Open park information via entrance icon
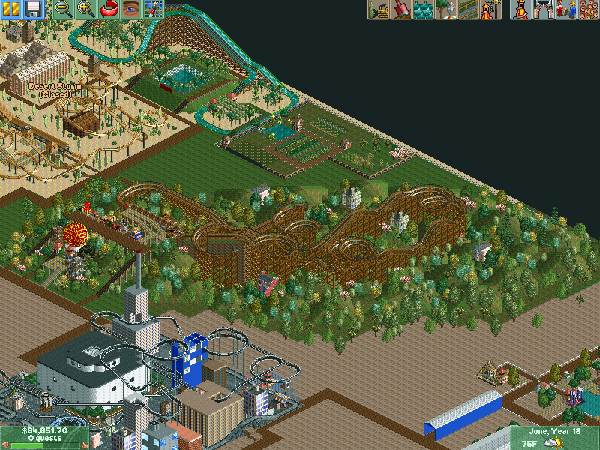This screenshot has height=450, width=600. 543,10
